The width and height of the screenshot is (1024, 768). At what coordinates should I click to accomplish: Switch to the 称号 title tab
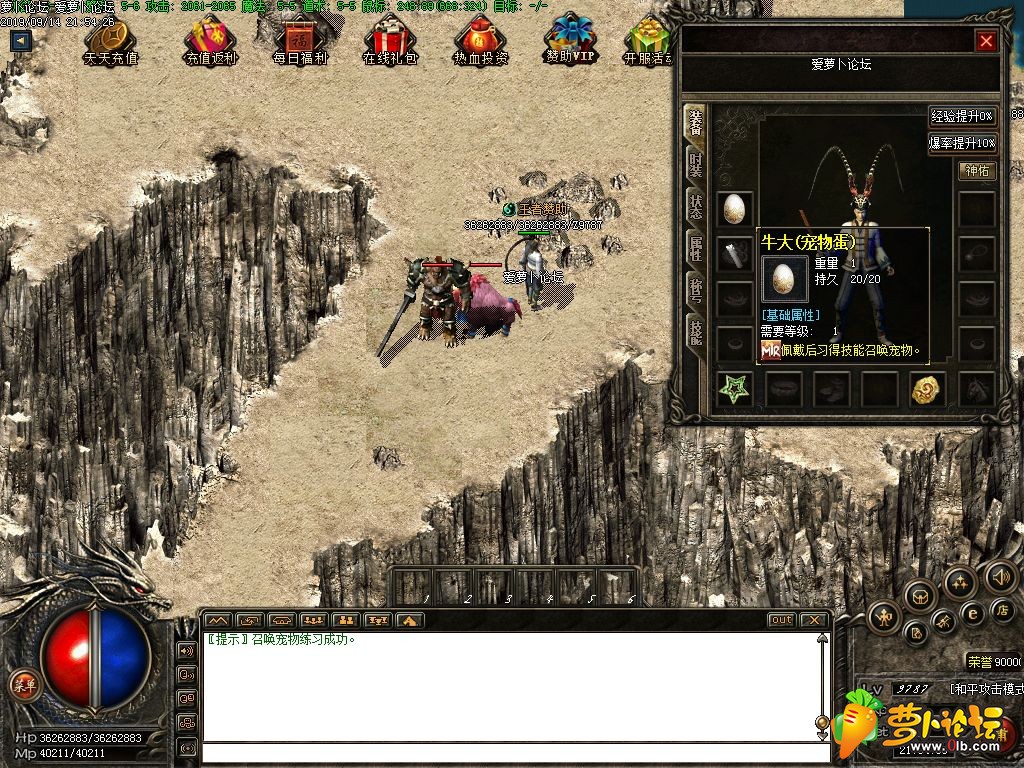pyautogui.click(x=694, y=291)
